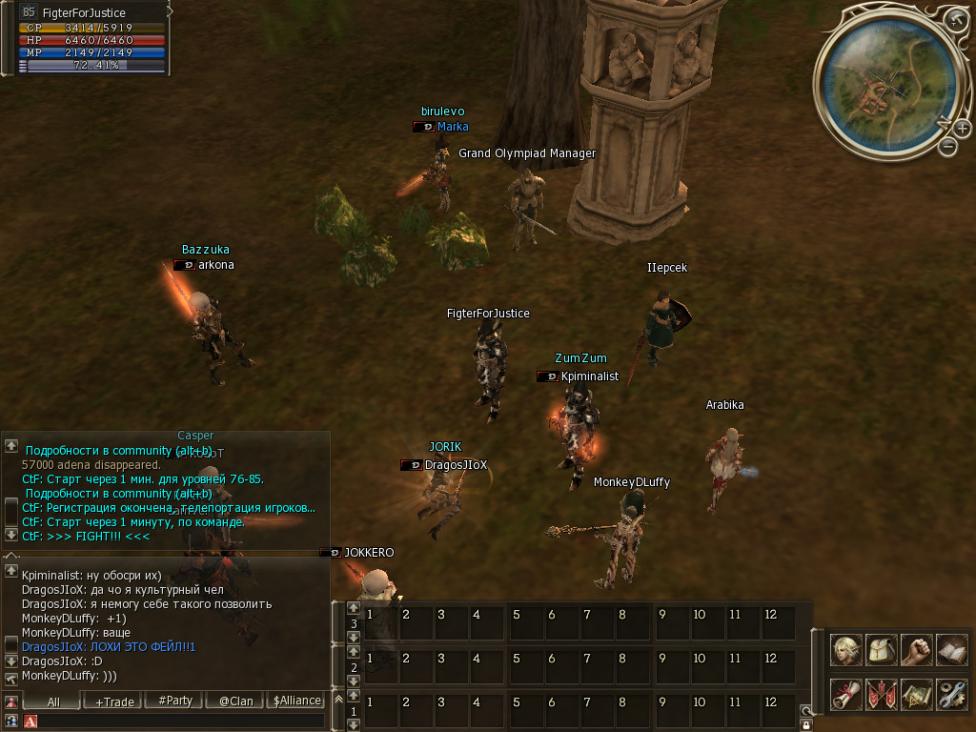Open the +Trade chat tab
Viewport: 976px width, 732px height.
(114, 701)
